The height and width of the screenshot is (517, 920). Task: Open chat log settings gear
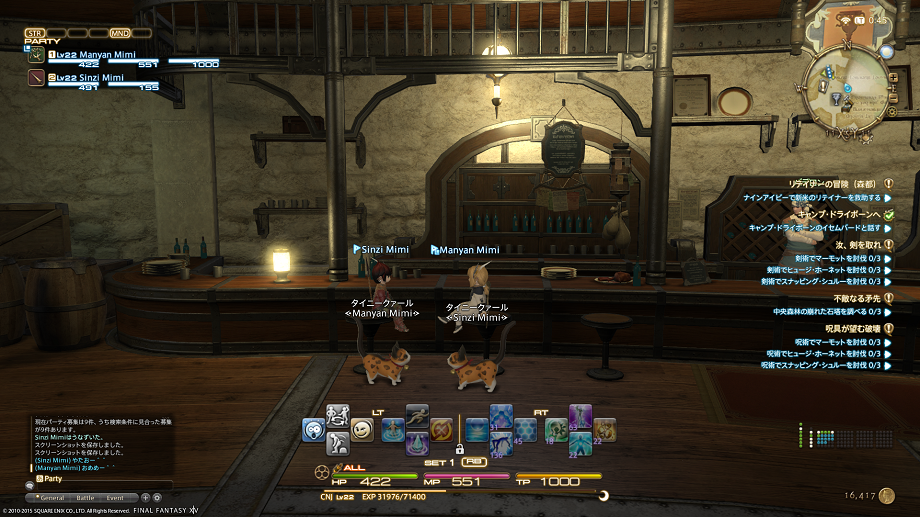point(157,497)
